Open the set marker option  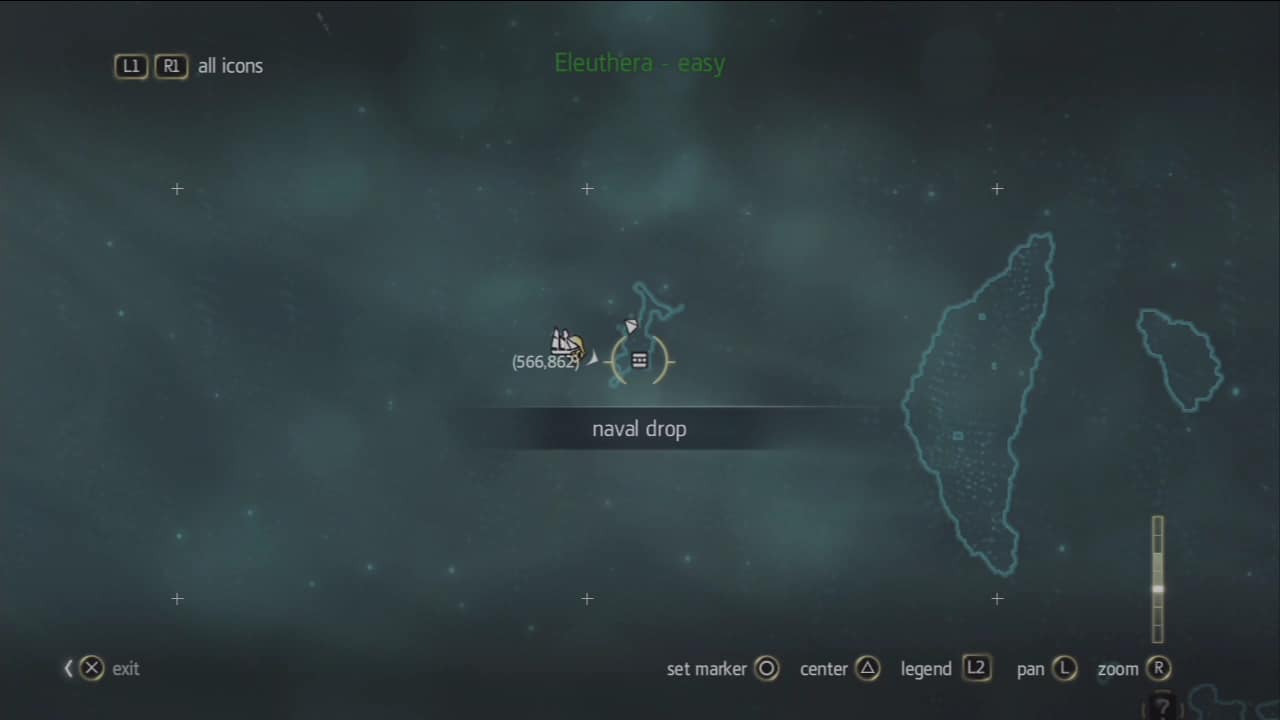[706, 669]
